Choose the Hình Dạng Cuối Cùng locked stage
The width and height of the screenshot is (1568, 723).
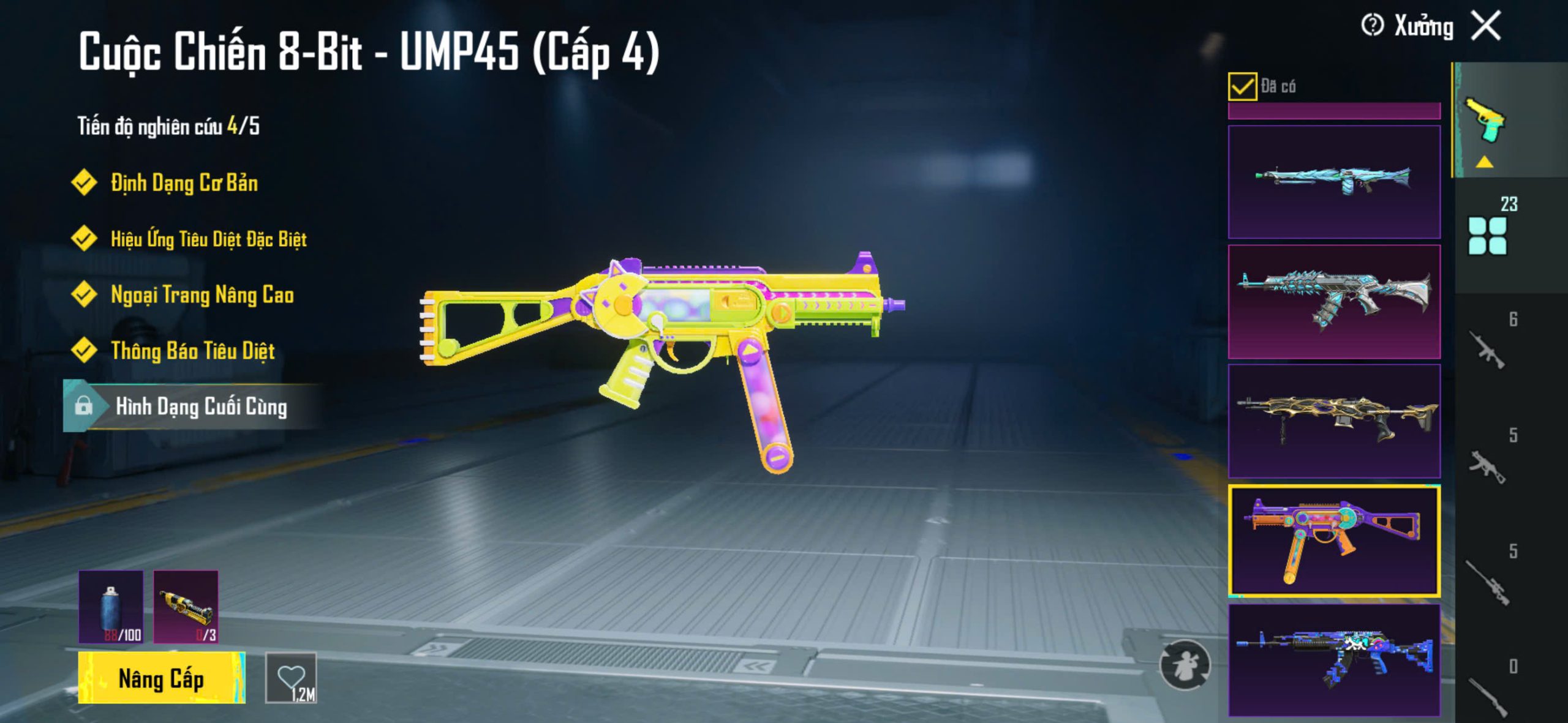201,406
